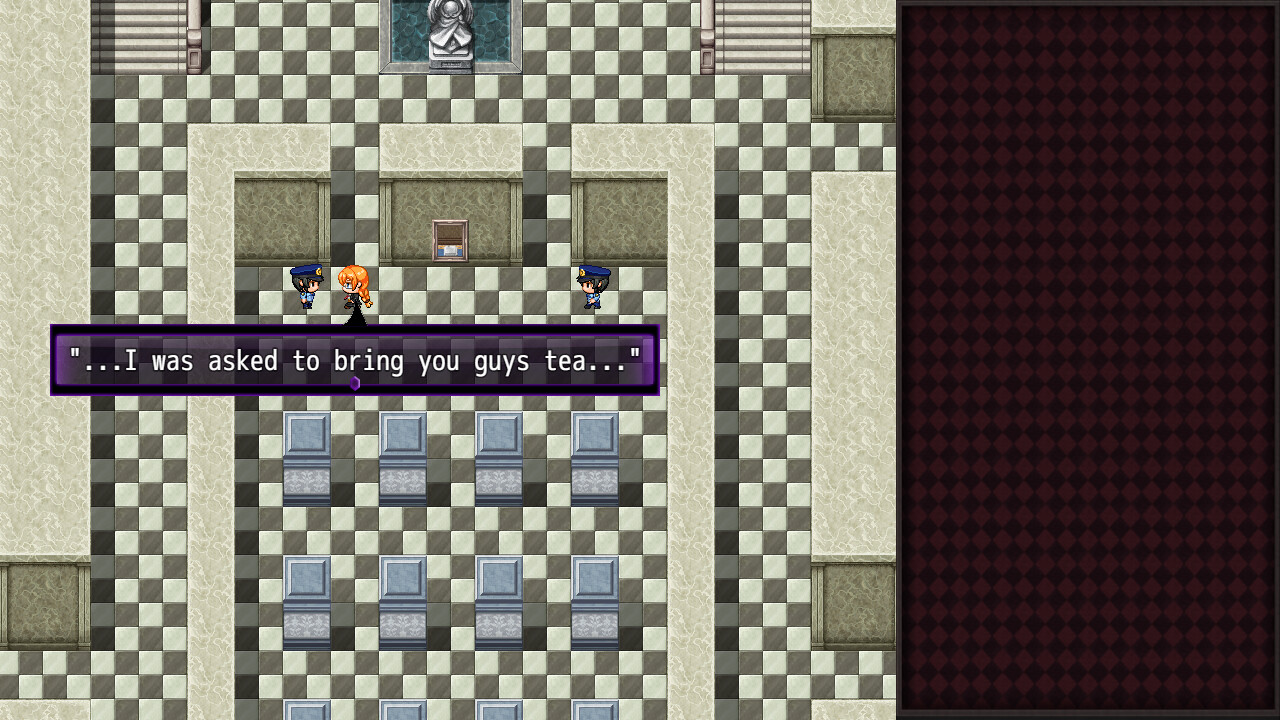Select the orange-haired maid character sprite

(355, 290)
